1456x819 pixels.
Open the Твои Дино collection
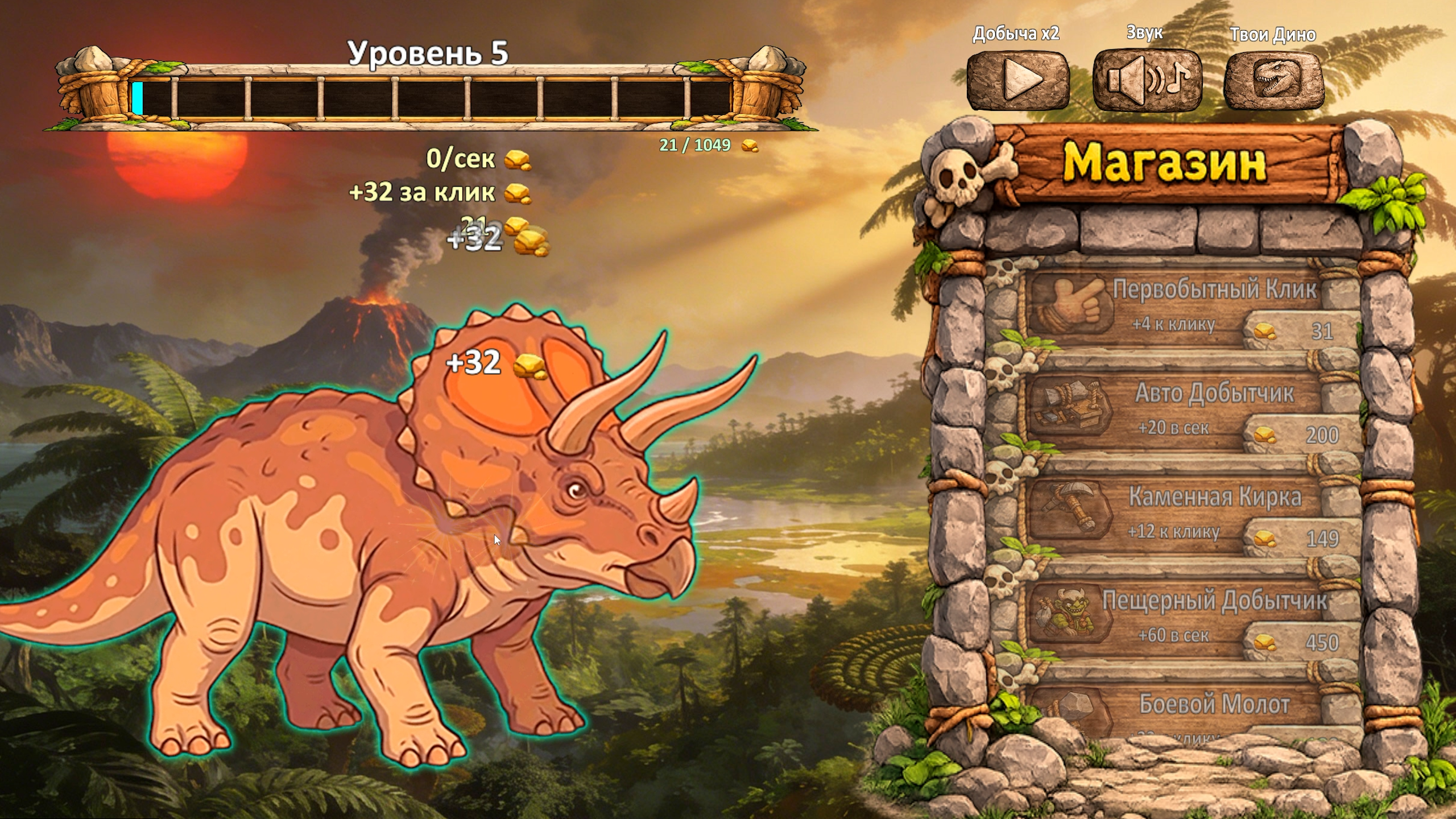pyautogui.click(x=1274, y=80)
